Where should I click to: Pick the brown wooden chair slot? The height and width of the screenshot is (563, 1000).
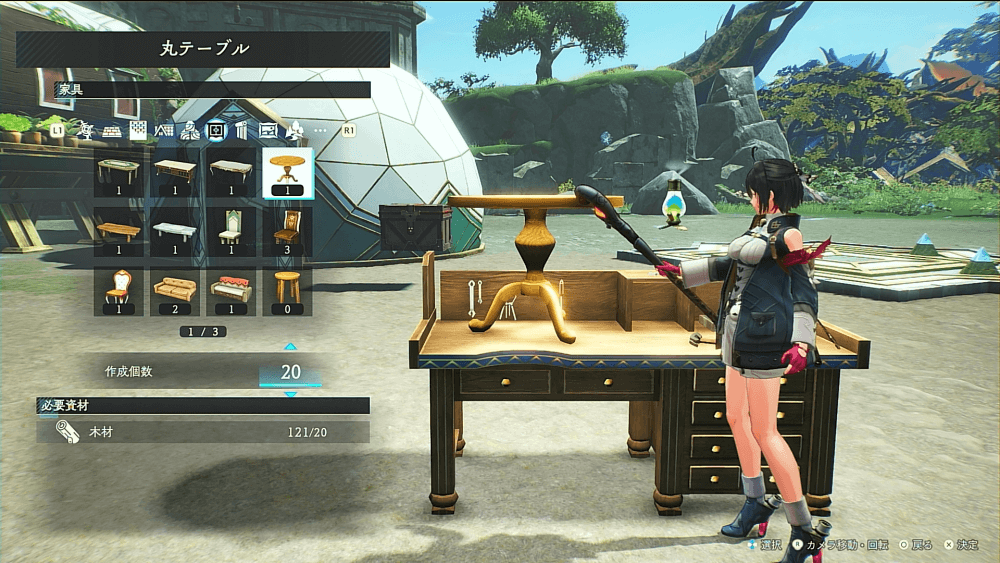(x=287, y=232)
